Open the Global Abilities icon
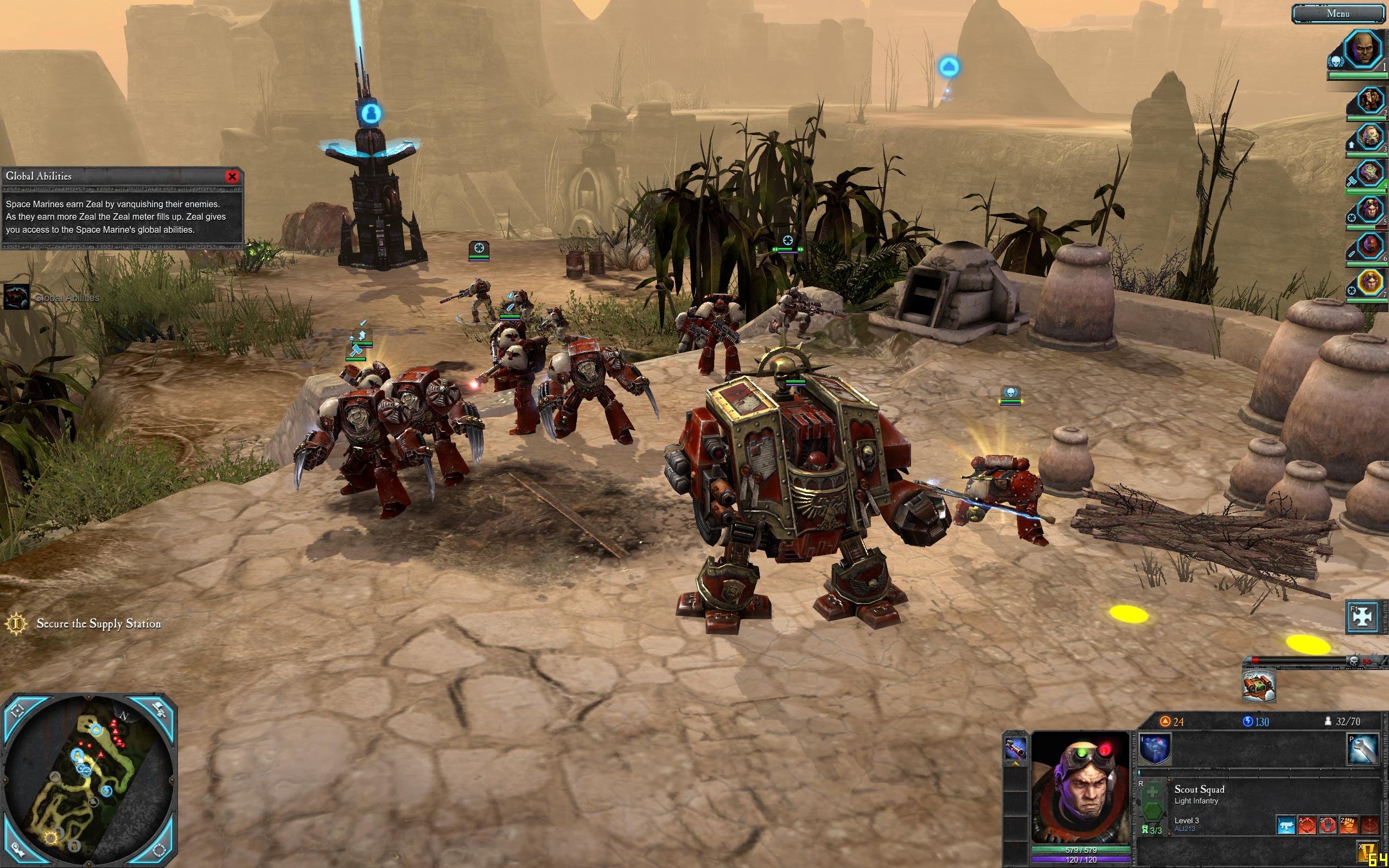 (17, 297)
